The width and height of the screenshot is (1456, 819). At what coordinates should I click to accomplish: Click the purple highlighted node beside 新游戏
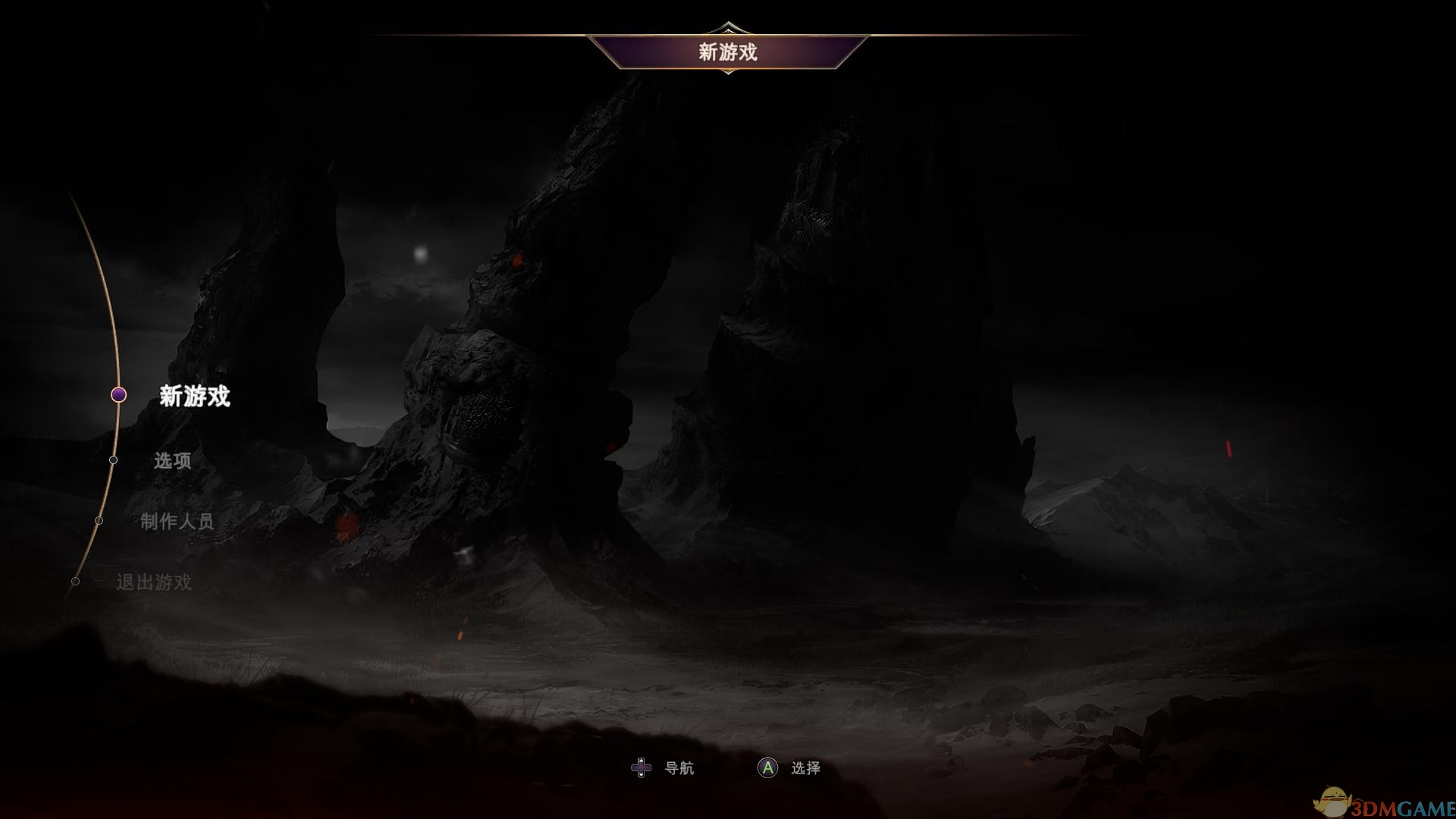pyautogui.click(x=119, y=395)
